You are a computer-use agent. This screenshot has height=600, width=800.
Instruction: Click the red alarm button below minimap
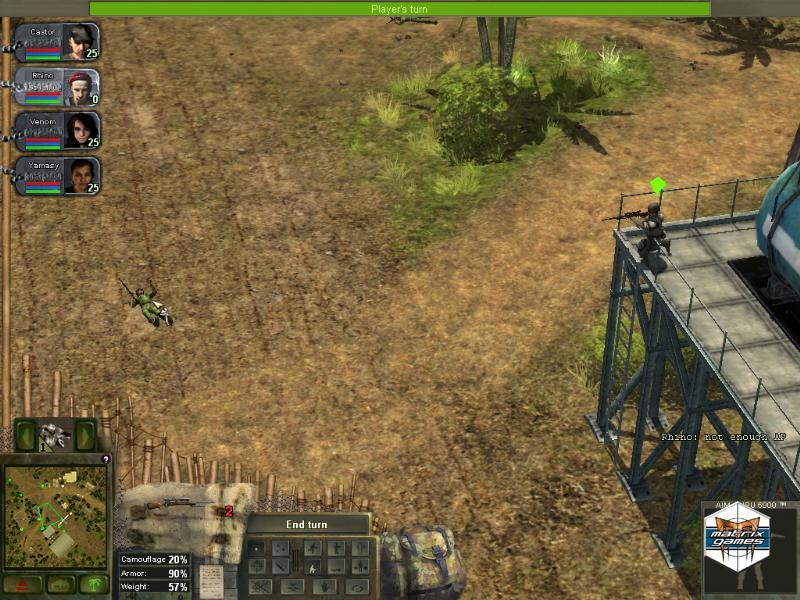tap(21, 584)
